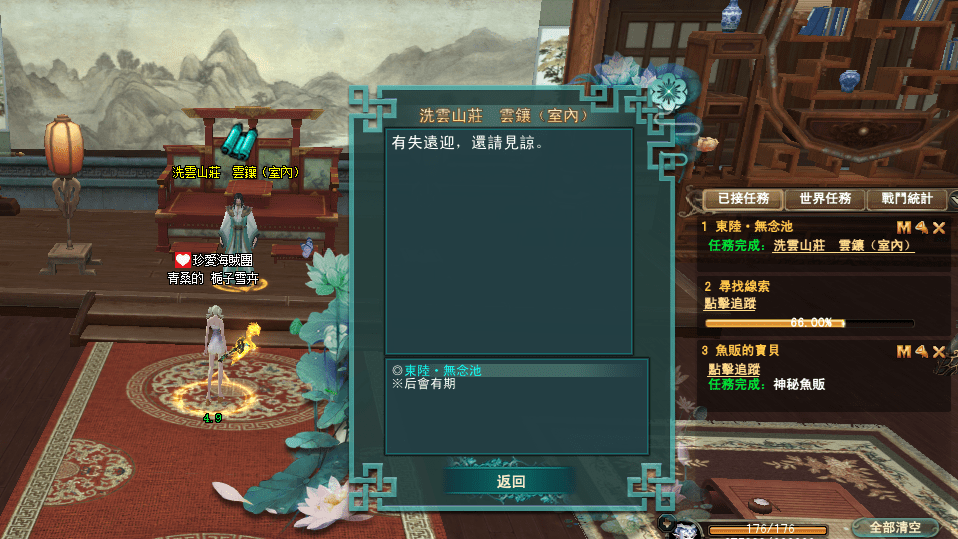Click the 洗雲山莊 雲鑲 link in quest 1
The height and width of the screenshot is (539, 958).
(x=843, y=245)
